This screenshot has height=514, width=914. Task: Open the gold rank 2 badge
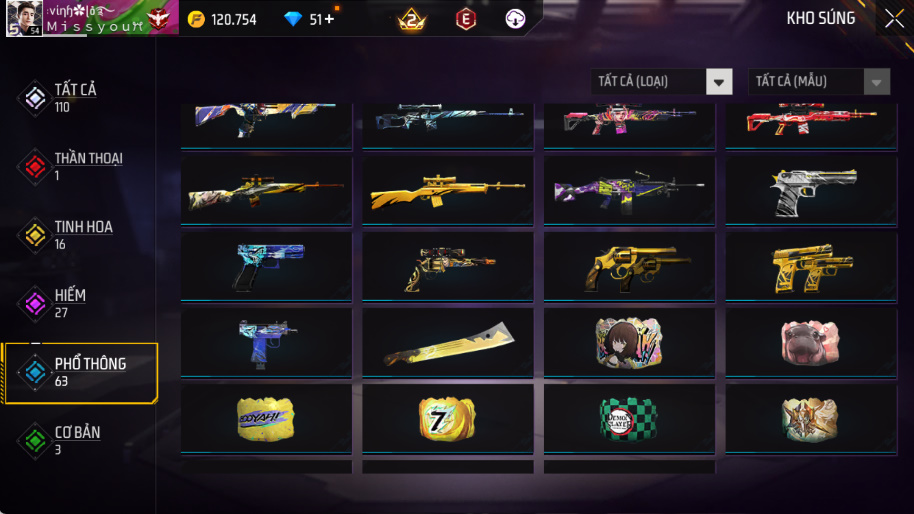(411, 19)
